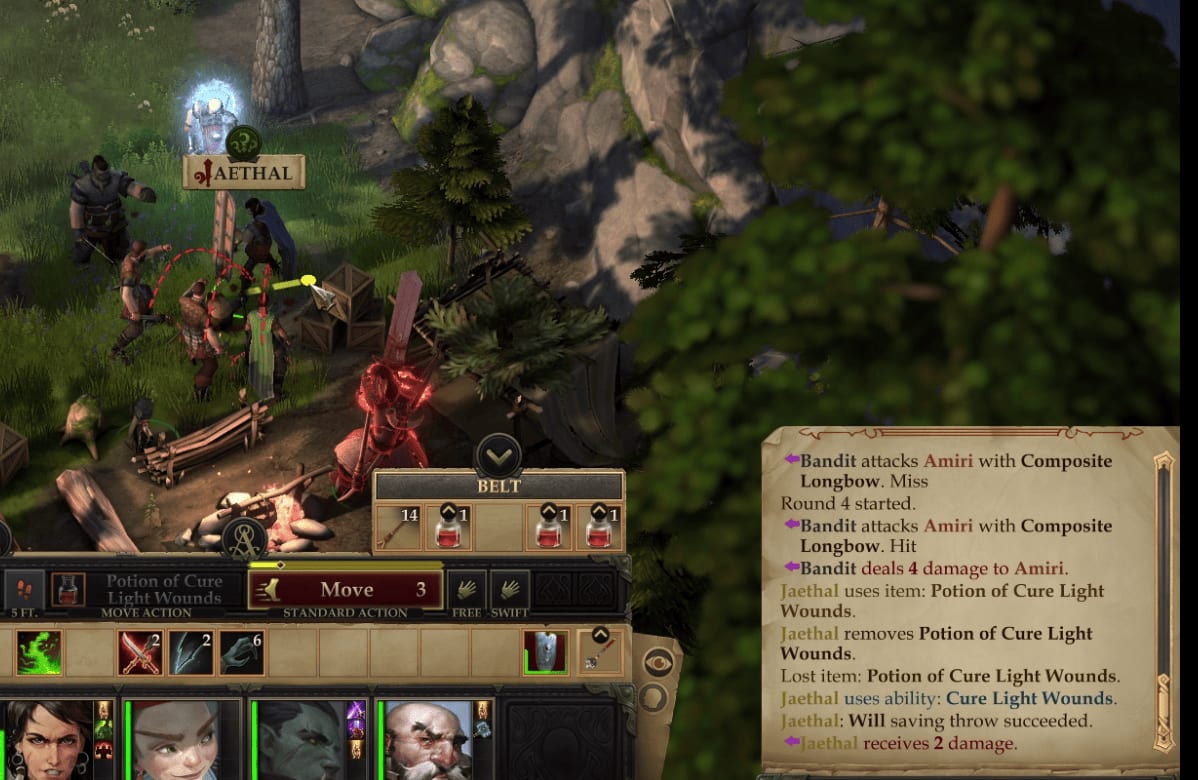This screenshot has height=780, width=1198.
Task: Click the combat log scrollbar
Action: 1163,600
